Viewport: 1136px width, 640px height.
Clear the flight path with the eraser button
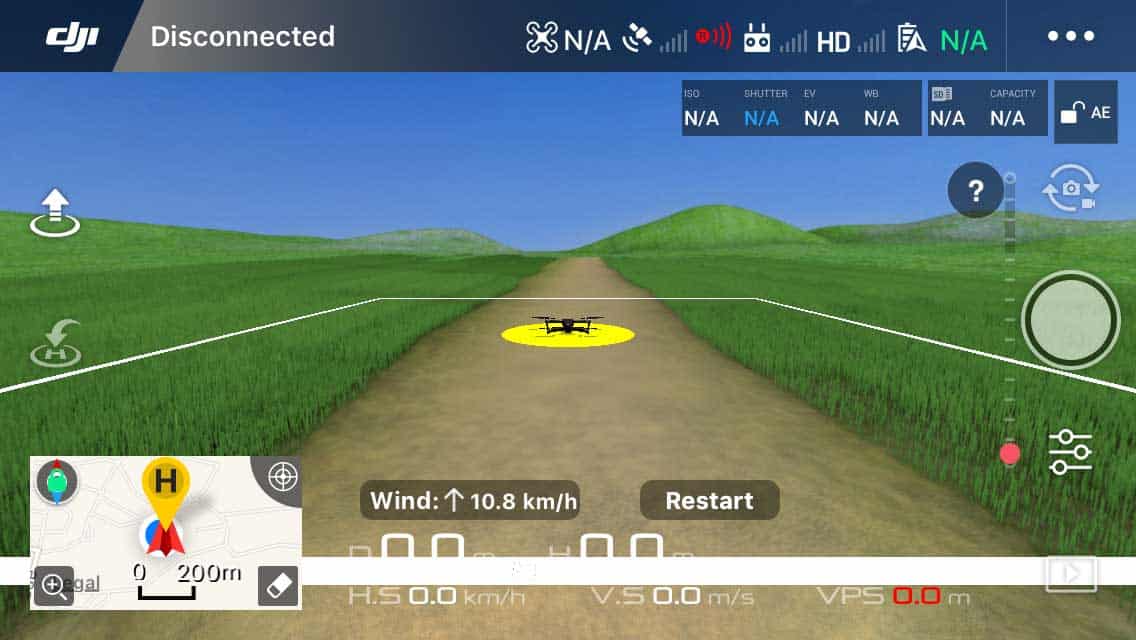(278, 587)
